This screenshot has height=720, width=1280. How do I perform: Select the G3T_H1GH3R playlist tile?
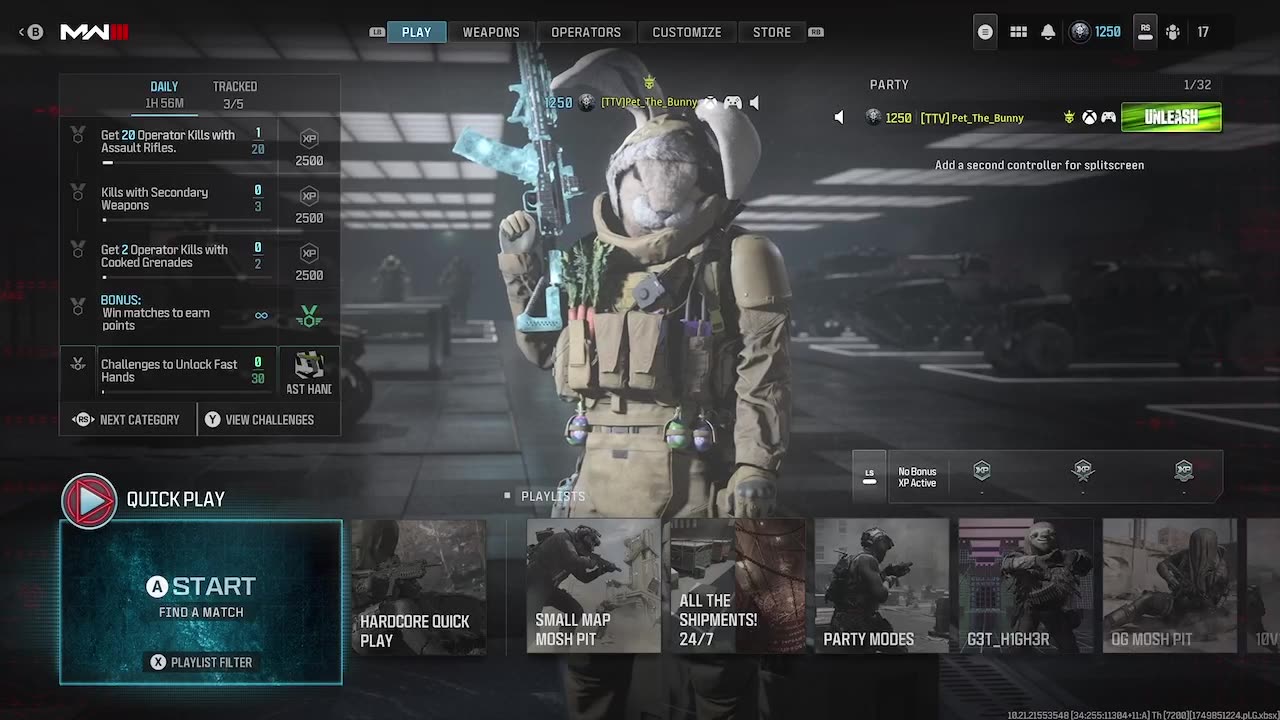point(1025,586)
